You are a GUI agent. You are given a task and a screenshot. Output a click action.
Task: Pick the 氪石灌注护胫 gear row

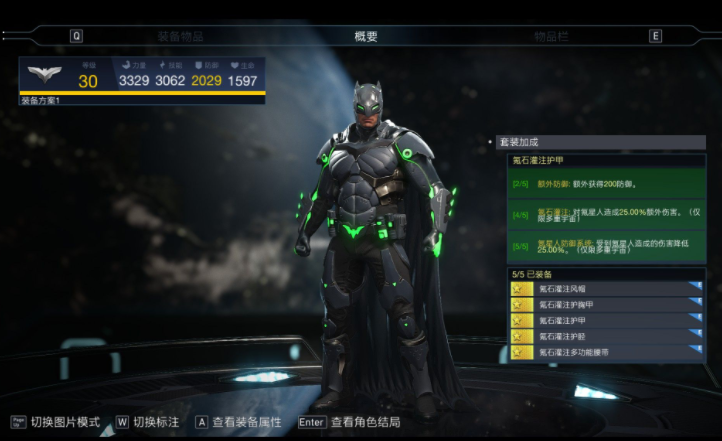[607, 337]
